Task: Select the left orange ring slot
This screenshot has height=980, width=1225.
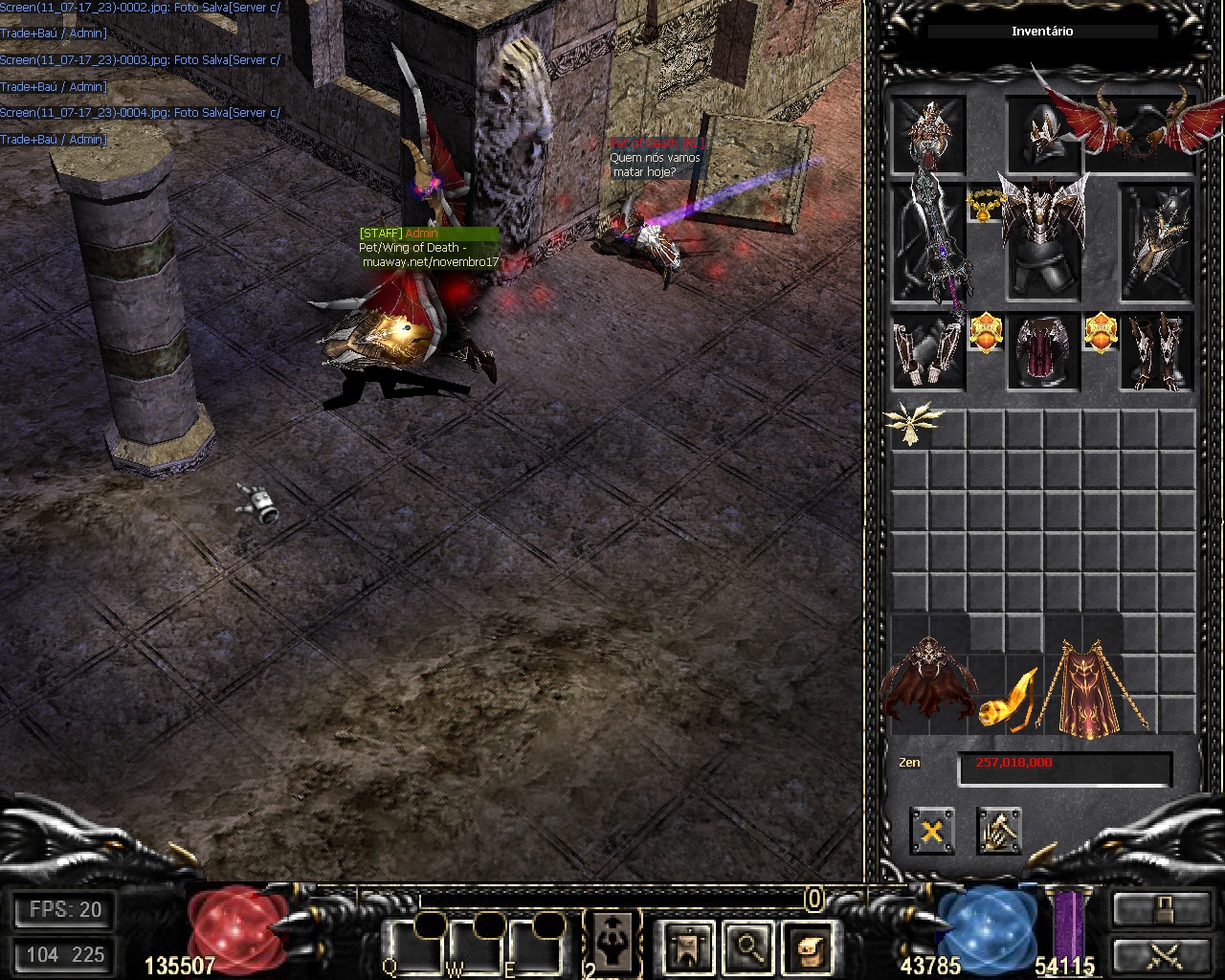Action: click(x=985, y=333)
